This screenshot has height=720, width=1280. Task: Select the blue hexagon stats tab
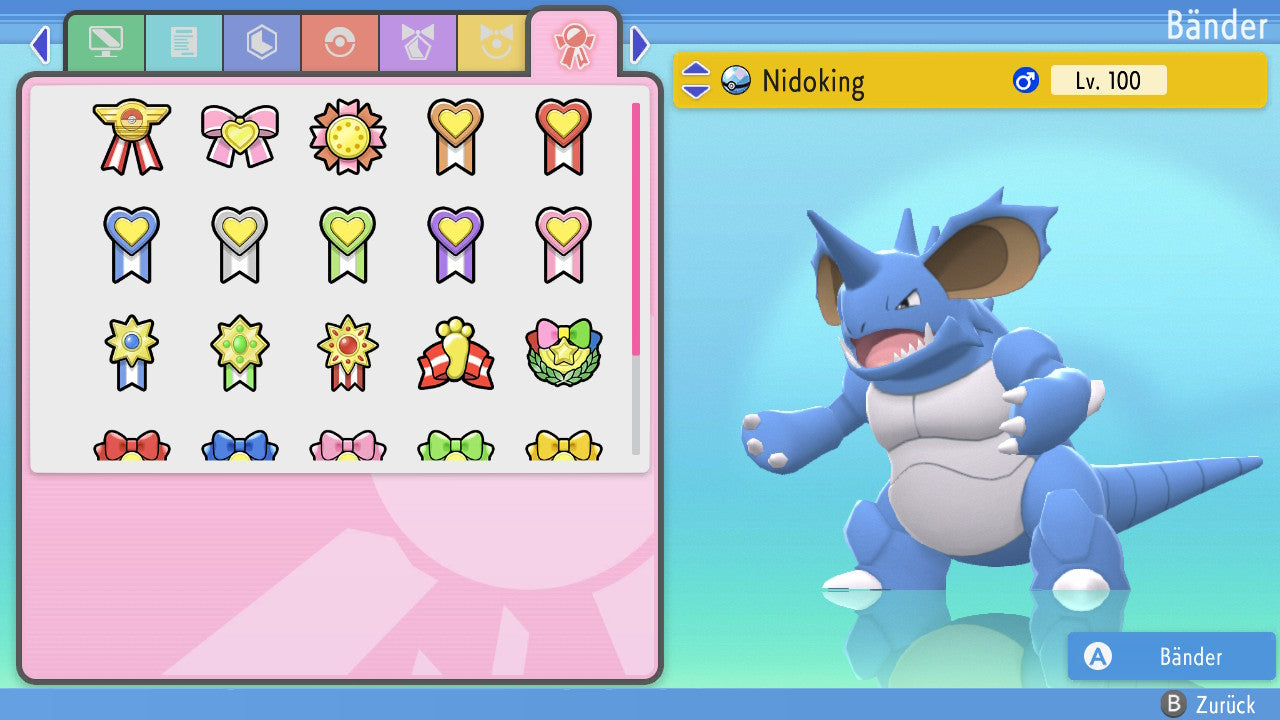(261, 43)
